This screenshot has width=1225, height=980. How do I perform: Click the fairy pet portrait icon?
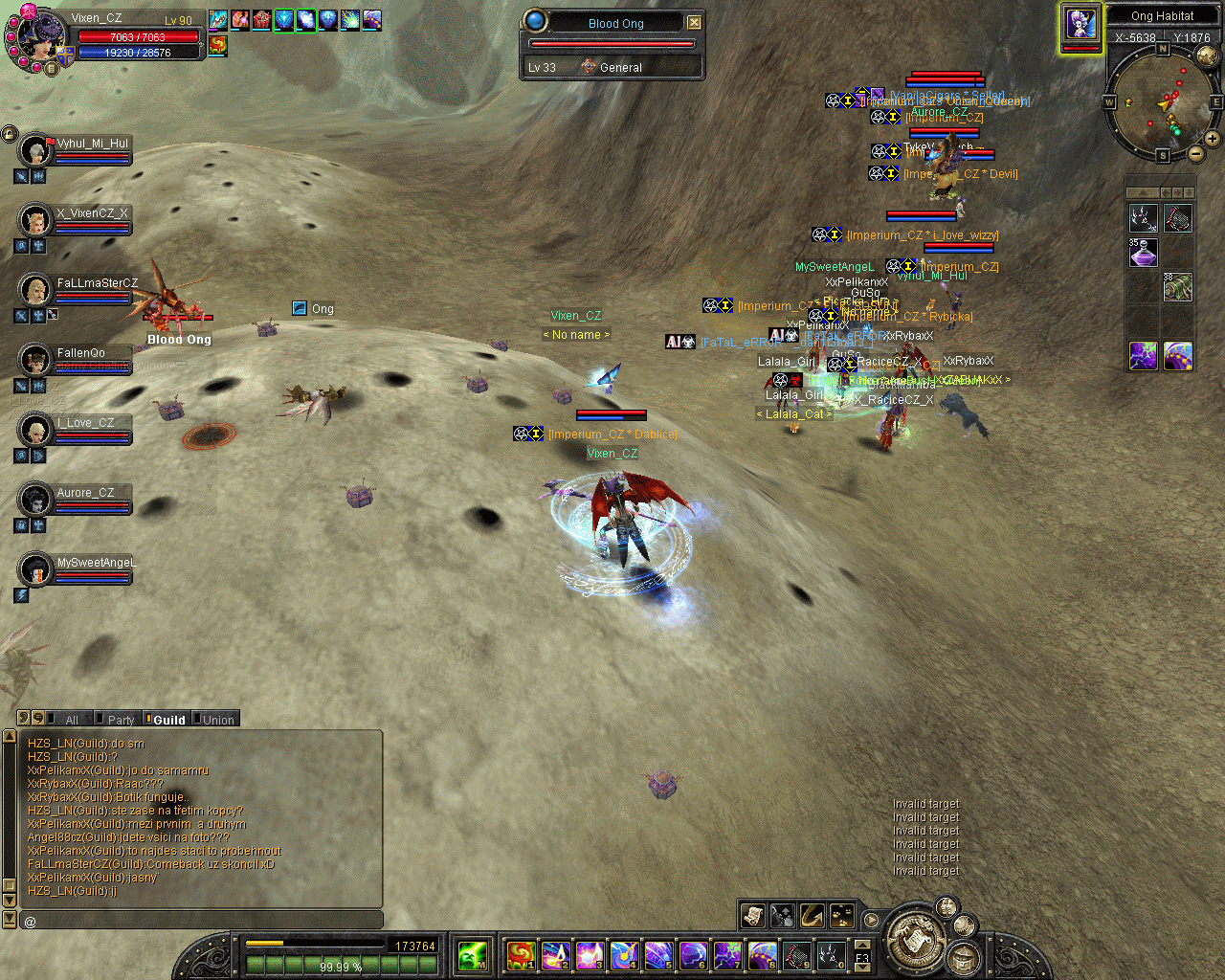click(1081, 25)
